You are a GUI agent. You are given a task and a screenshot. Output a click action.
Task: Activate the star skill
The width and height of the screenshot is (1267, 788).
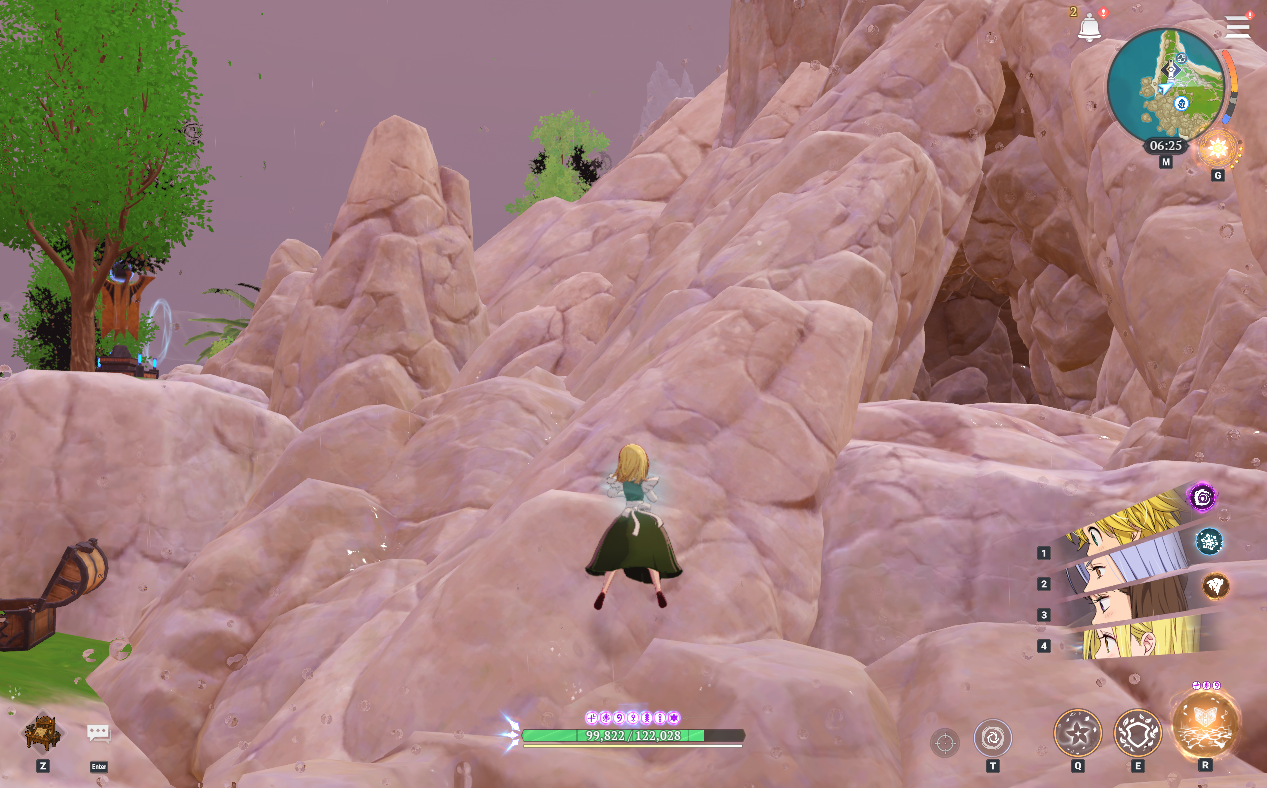(x=1077, y=733)
